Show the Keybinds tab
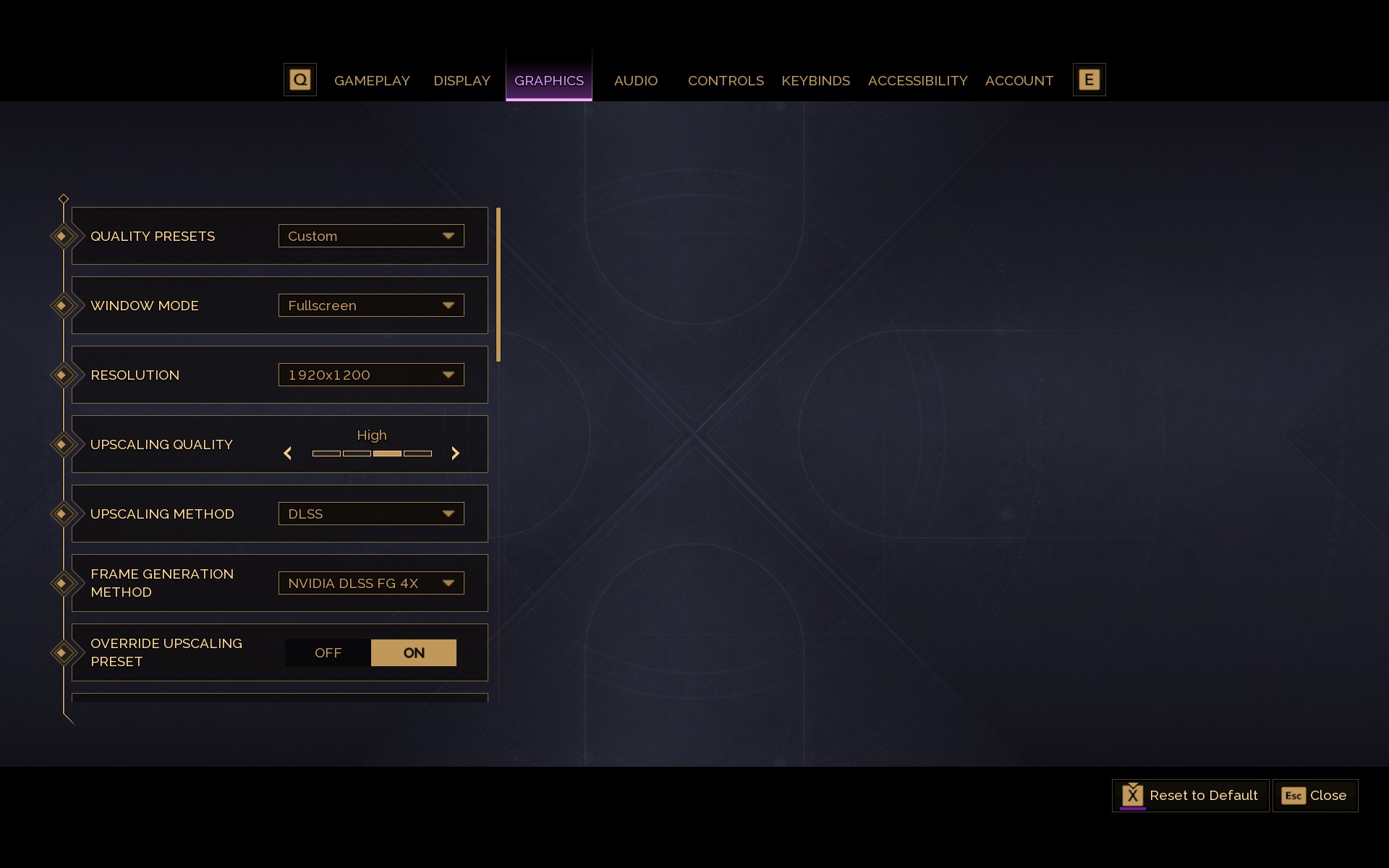 815,81
